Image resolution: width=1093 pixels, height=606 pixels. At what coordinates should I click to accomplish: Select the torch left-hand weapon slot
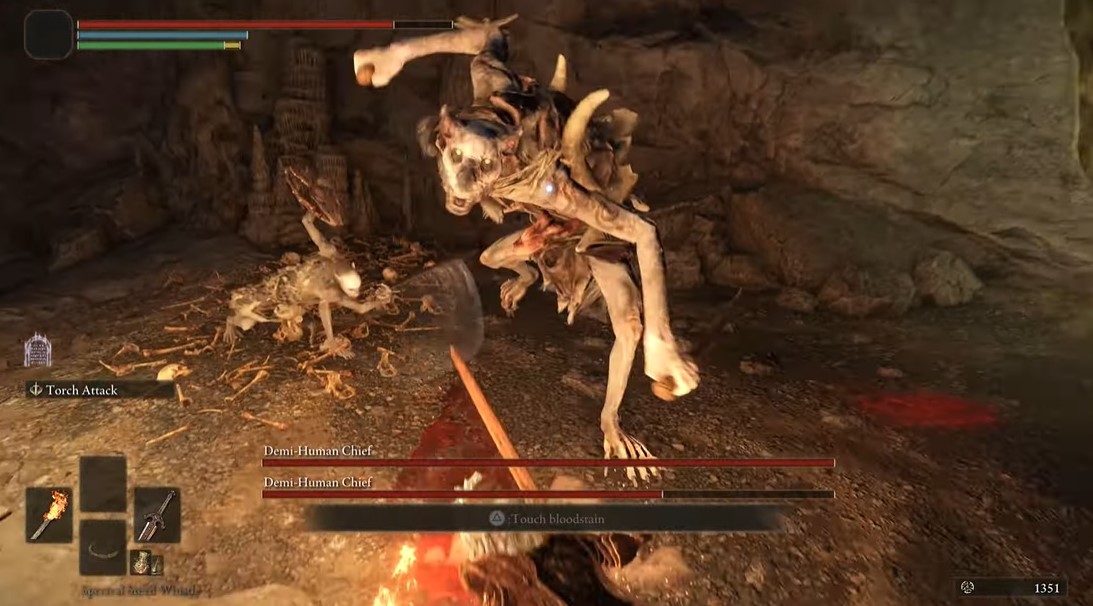49,514
